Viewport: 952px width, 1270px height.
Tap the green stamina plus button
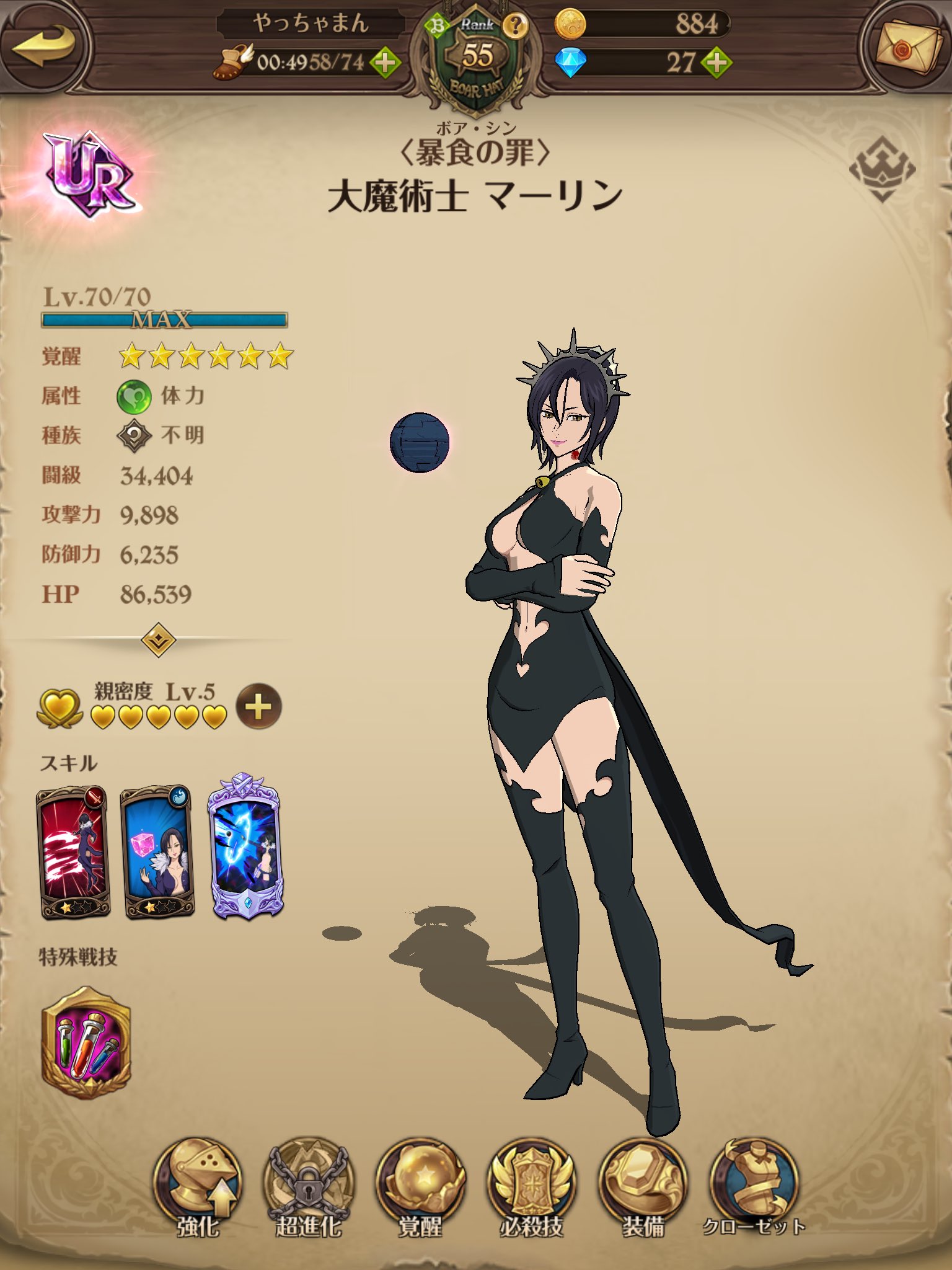pos(386,62)
